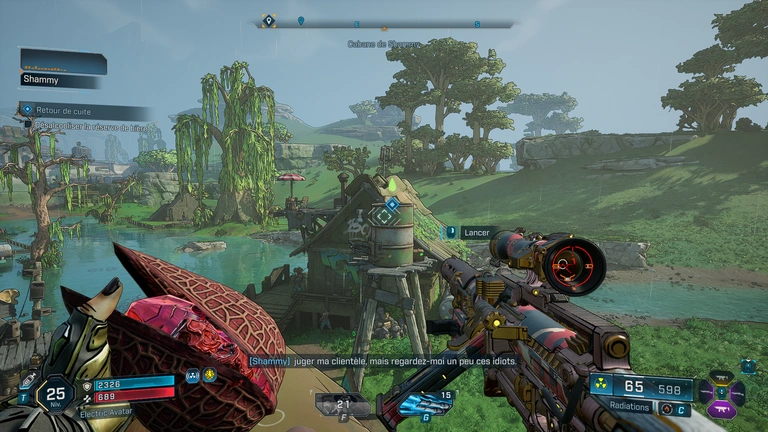Choose the grenade slot showing 21
This screenshot has height=432, width=768.
343,404
